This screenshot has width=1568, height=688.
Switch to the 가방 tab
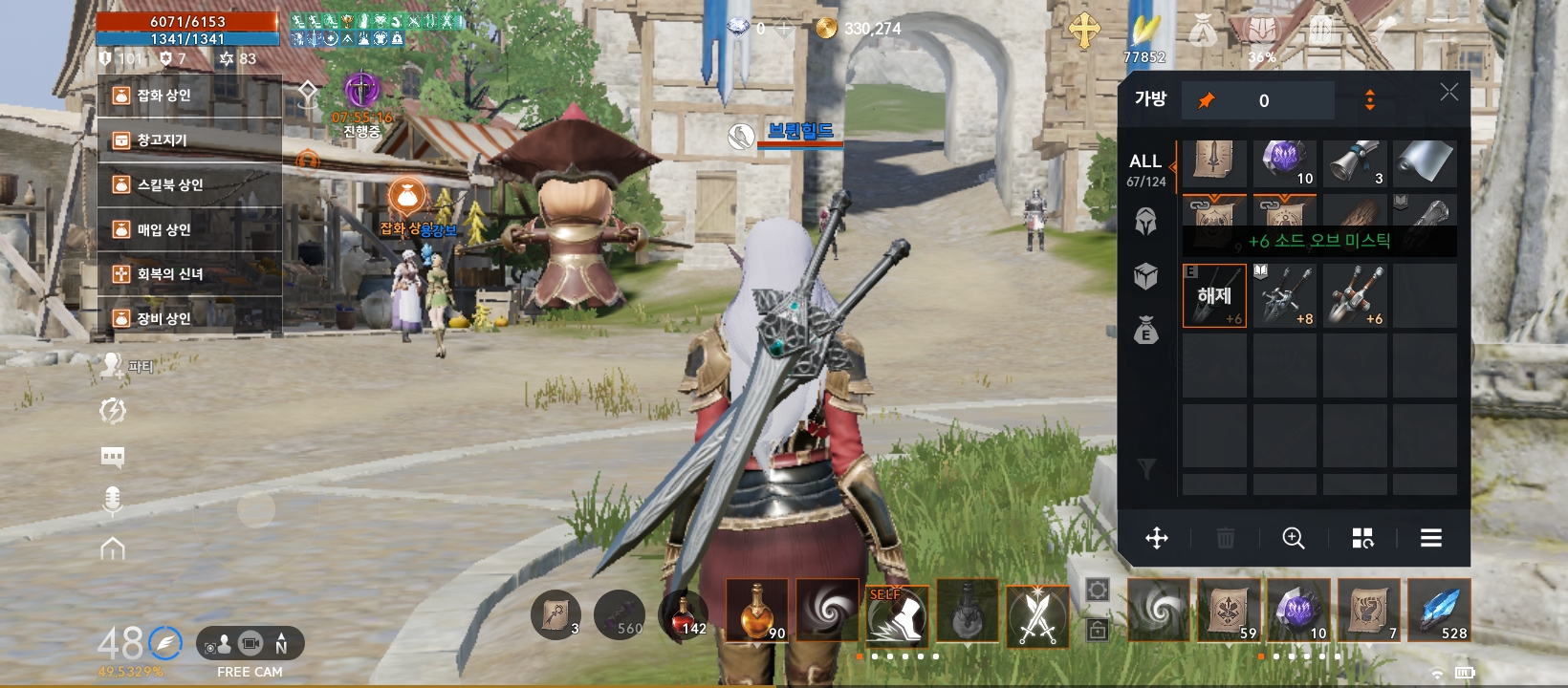1150,98
